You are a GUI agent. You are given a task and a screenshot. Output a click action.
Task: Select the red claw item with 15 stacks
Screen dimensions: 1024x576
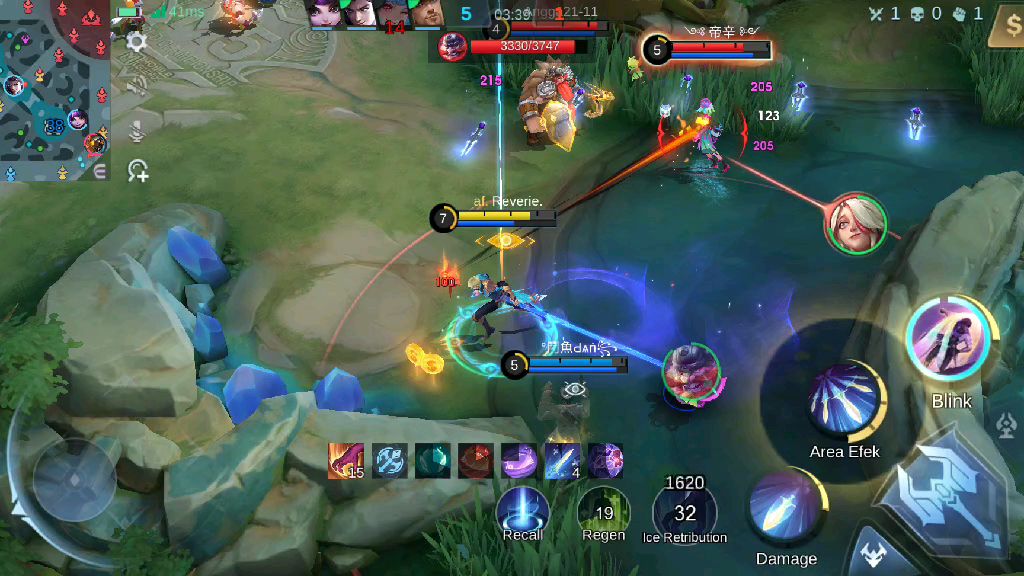(345, 461)
